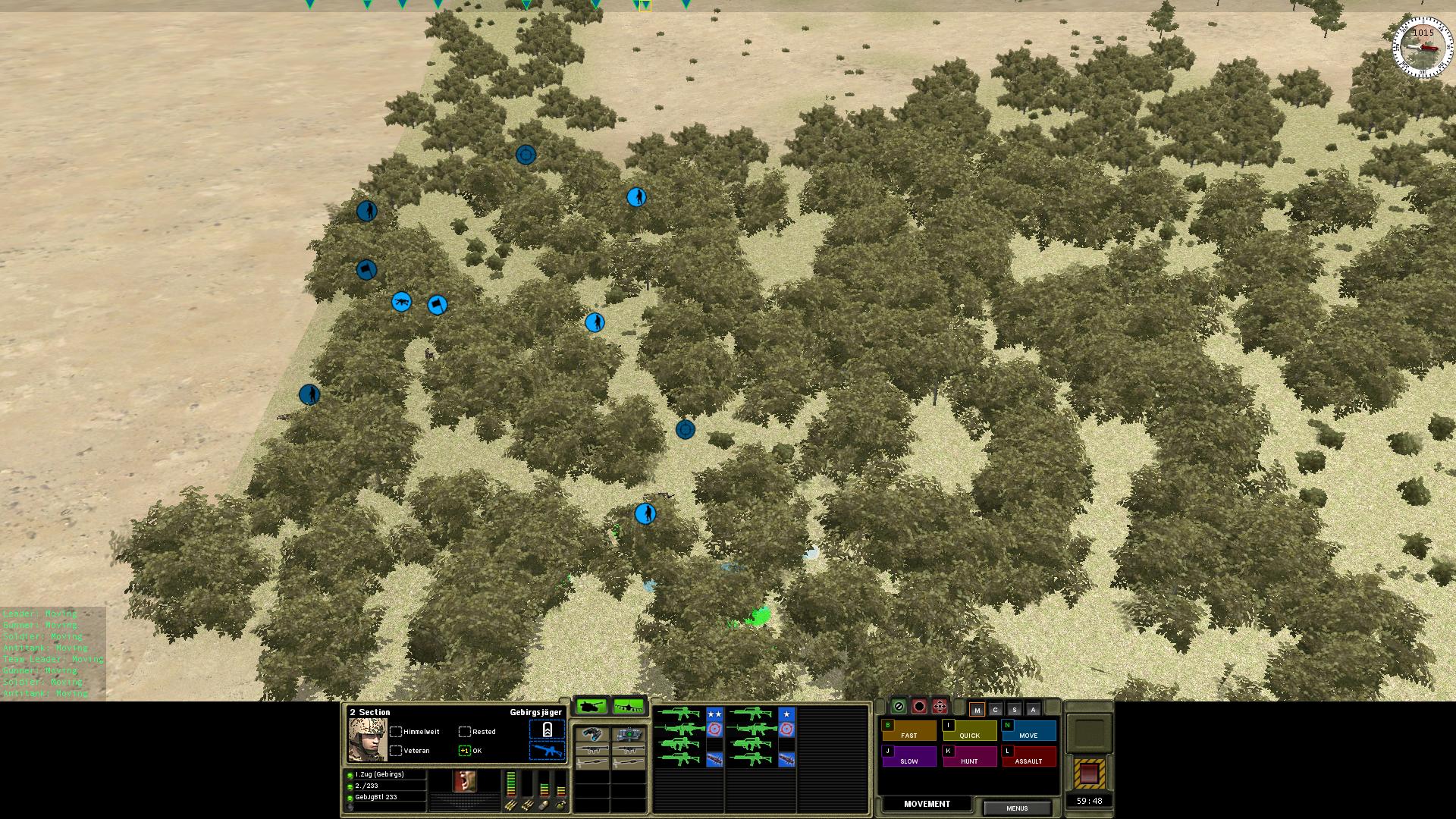Viewport: 1456px width, 819px height.
Task: Enable the Veteran checkbox
Action: click(396, 752)
